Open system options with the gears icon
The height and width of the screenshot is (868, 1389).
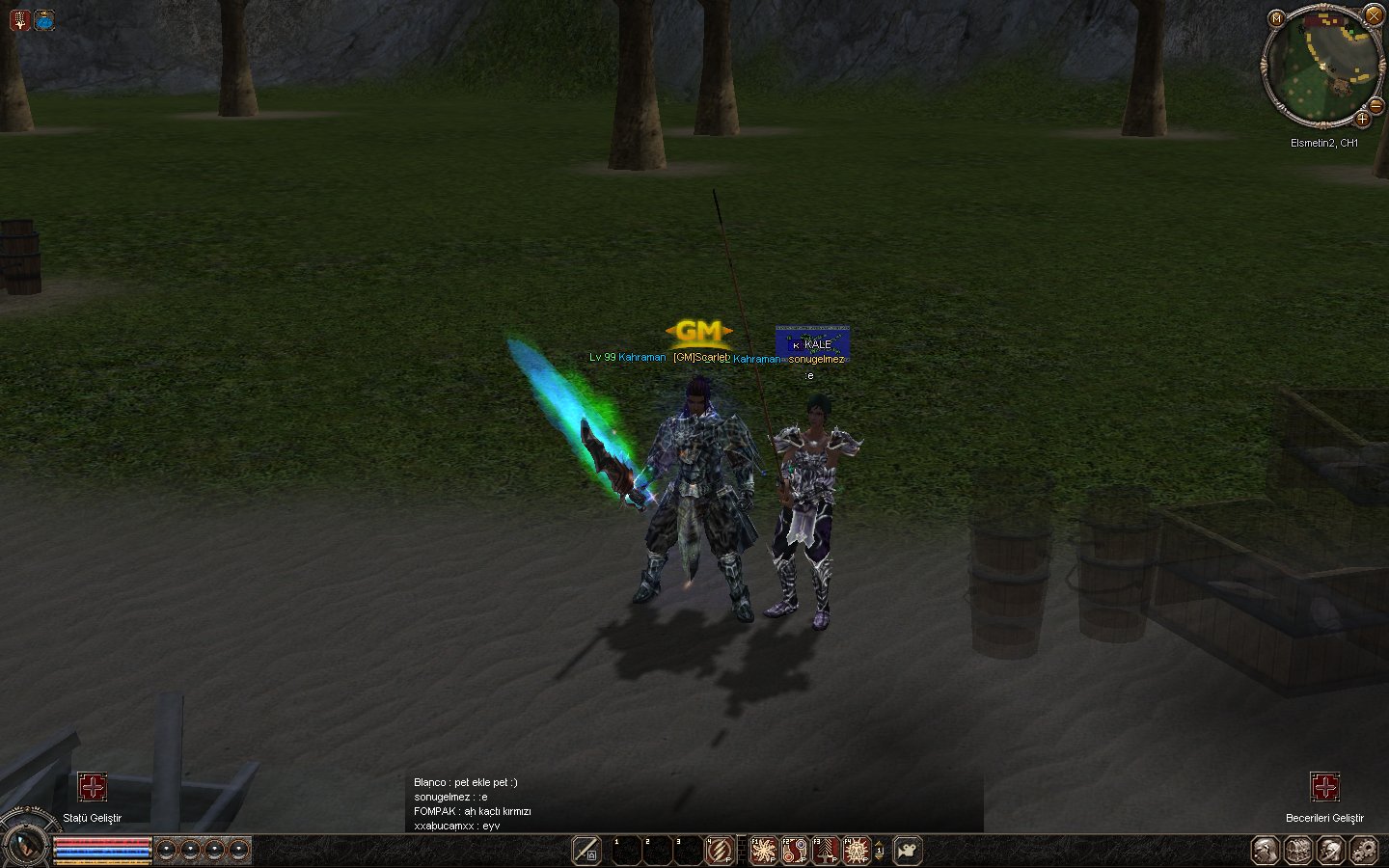click(1364, 851)
